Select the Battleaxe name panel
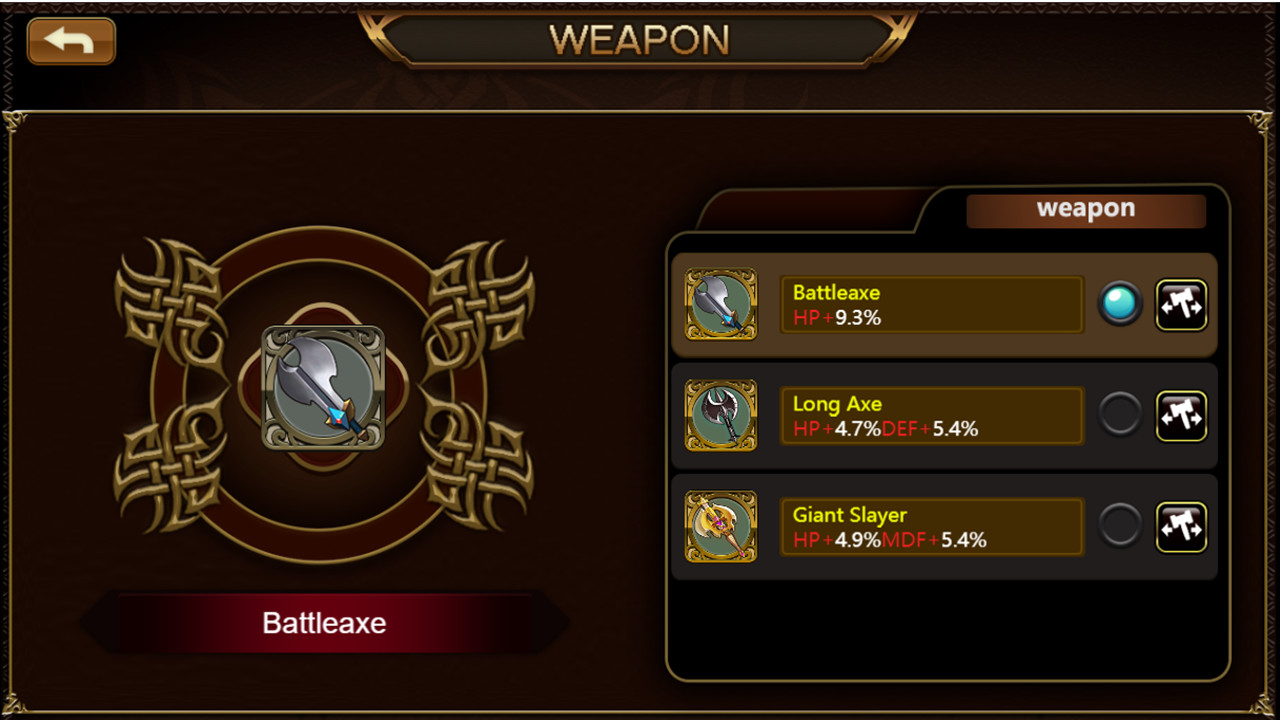 (x=931, y=304)
